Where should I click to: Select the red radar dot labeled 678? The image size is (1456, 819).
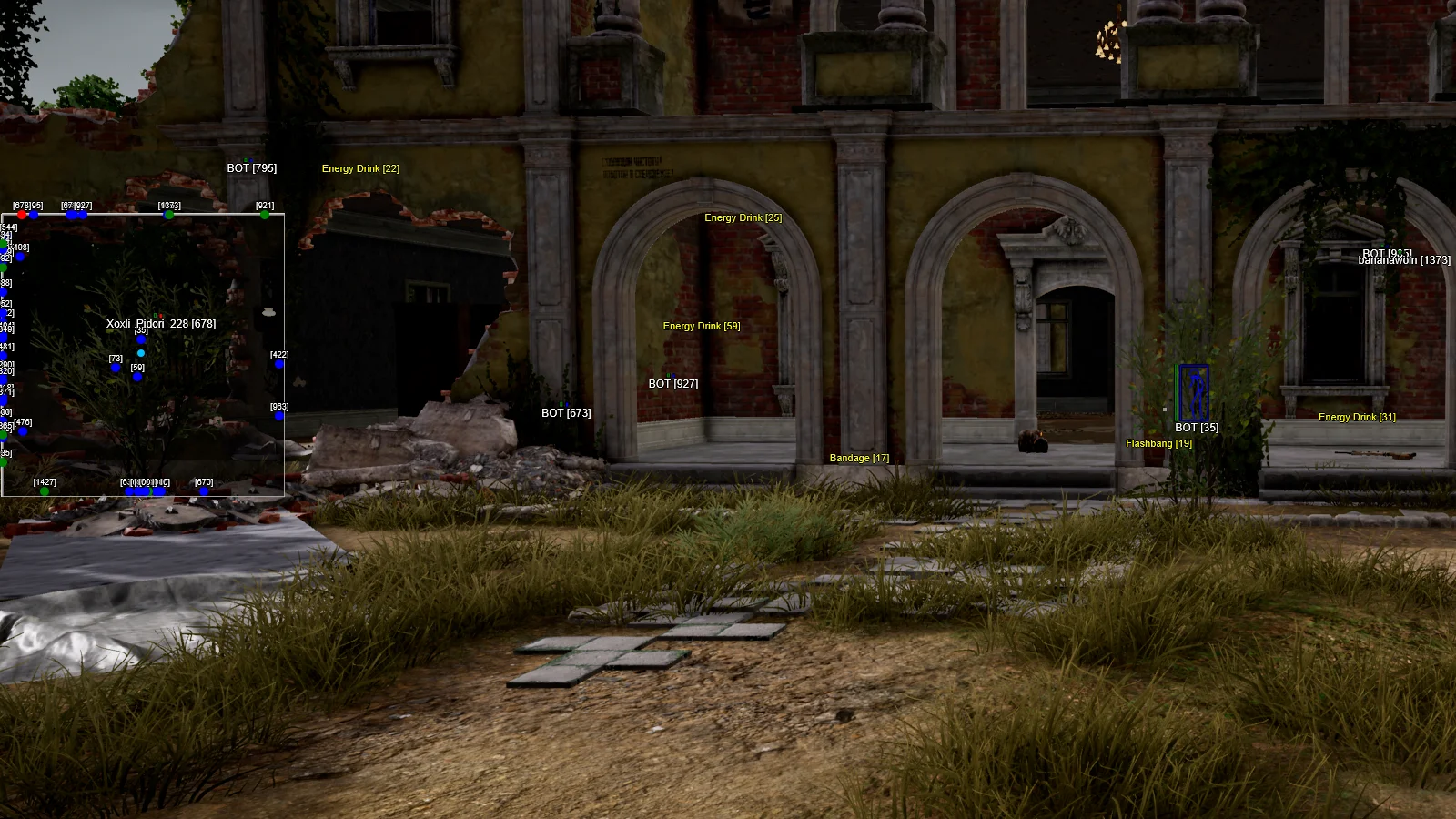pos(22,215)
